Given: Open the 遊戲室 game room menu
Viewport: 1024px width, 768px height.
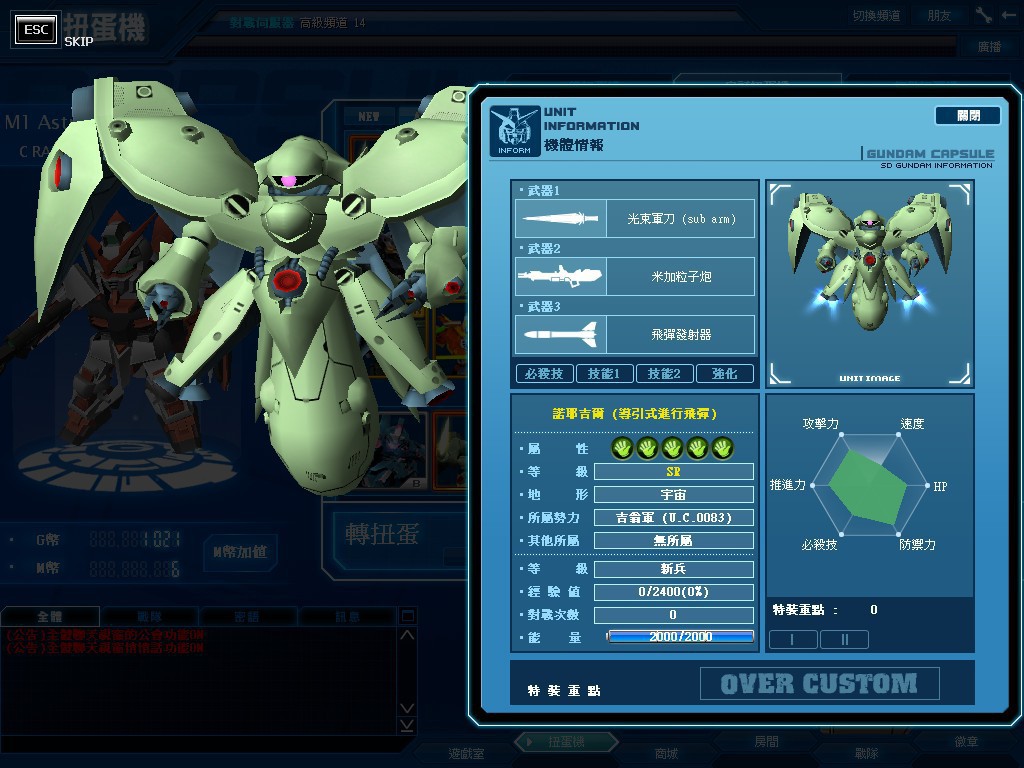Looking at the screenshot, I should pos(465,753).
